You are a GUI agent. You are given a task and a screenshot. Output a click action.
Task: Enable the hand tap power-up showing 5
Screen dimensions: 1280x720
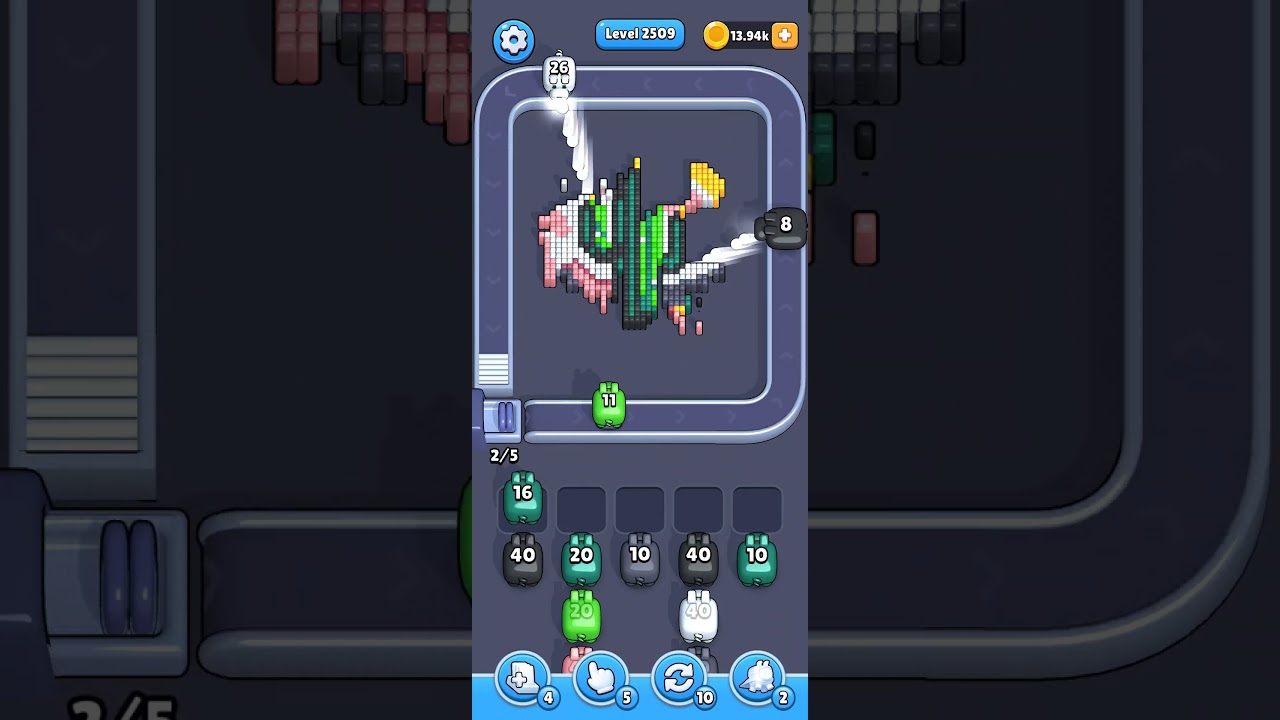601,678
